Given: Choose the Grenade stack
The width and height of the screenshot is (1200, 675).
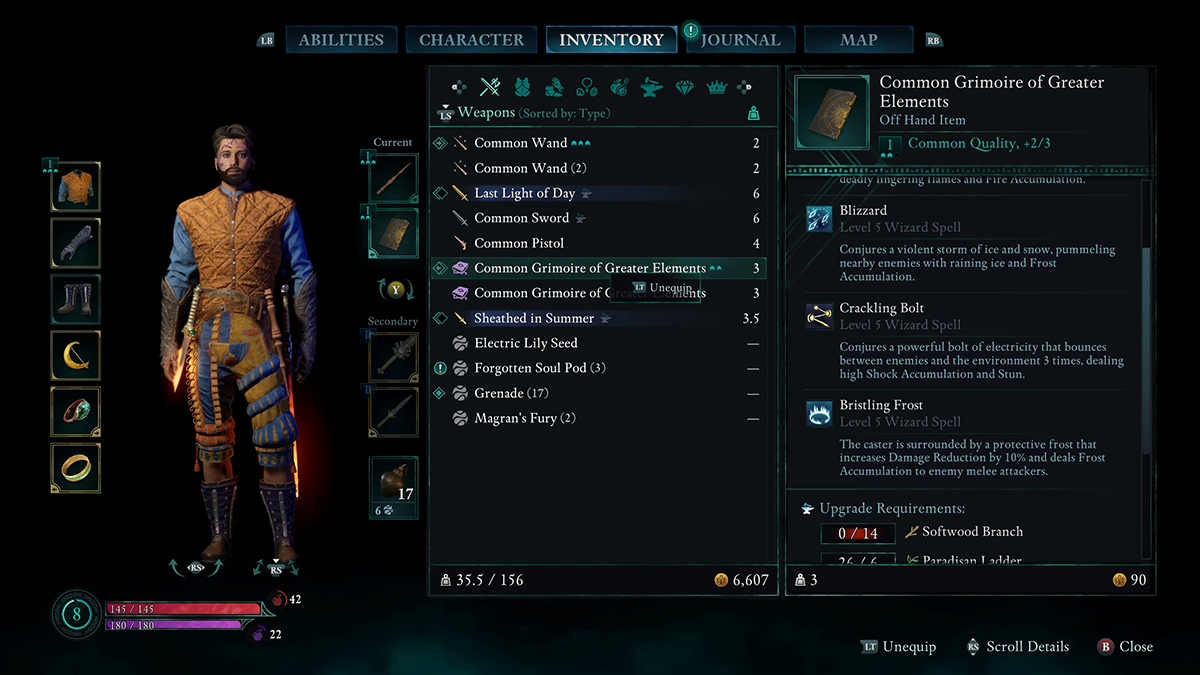Looking at the screenshot, I should pyautogui.click(x=511, y=393).
